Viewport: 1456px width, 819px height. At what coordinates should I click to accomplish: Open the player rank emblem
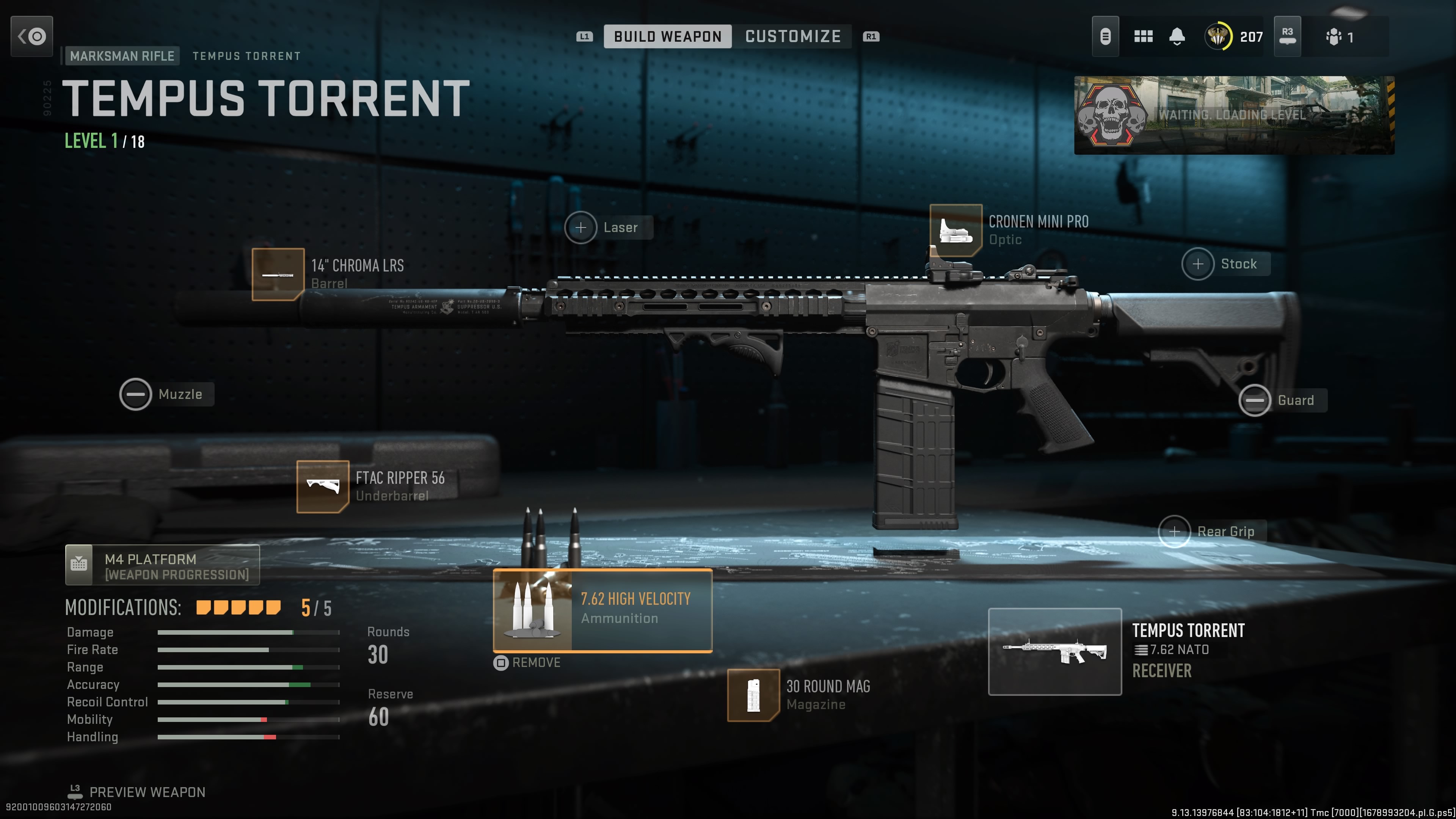click(1218, 37)
